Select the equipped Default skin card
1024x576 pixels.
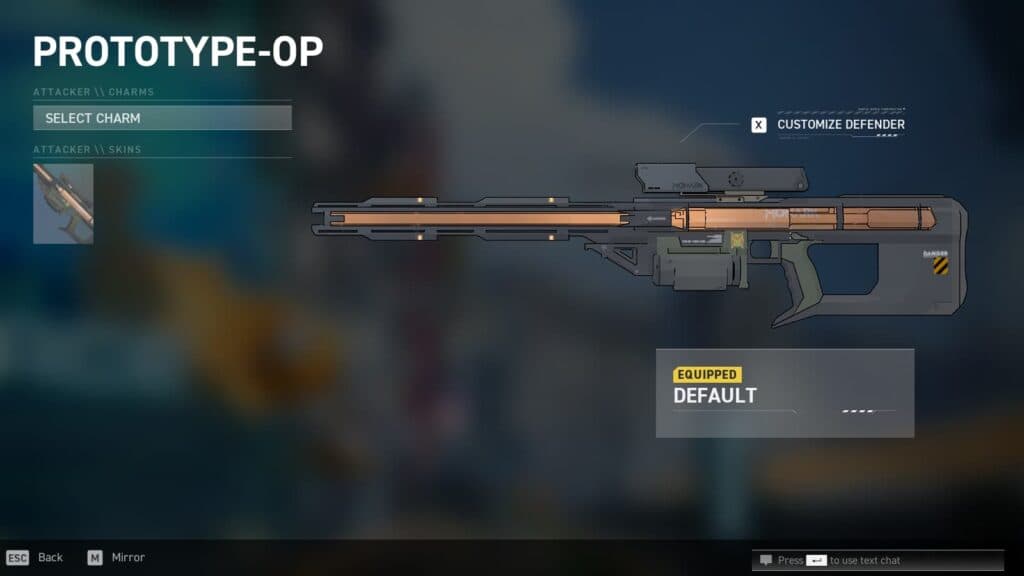click(x=784, y=393)
